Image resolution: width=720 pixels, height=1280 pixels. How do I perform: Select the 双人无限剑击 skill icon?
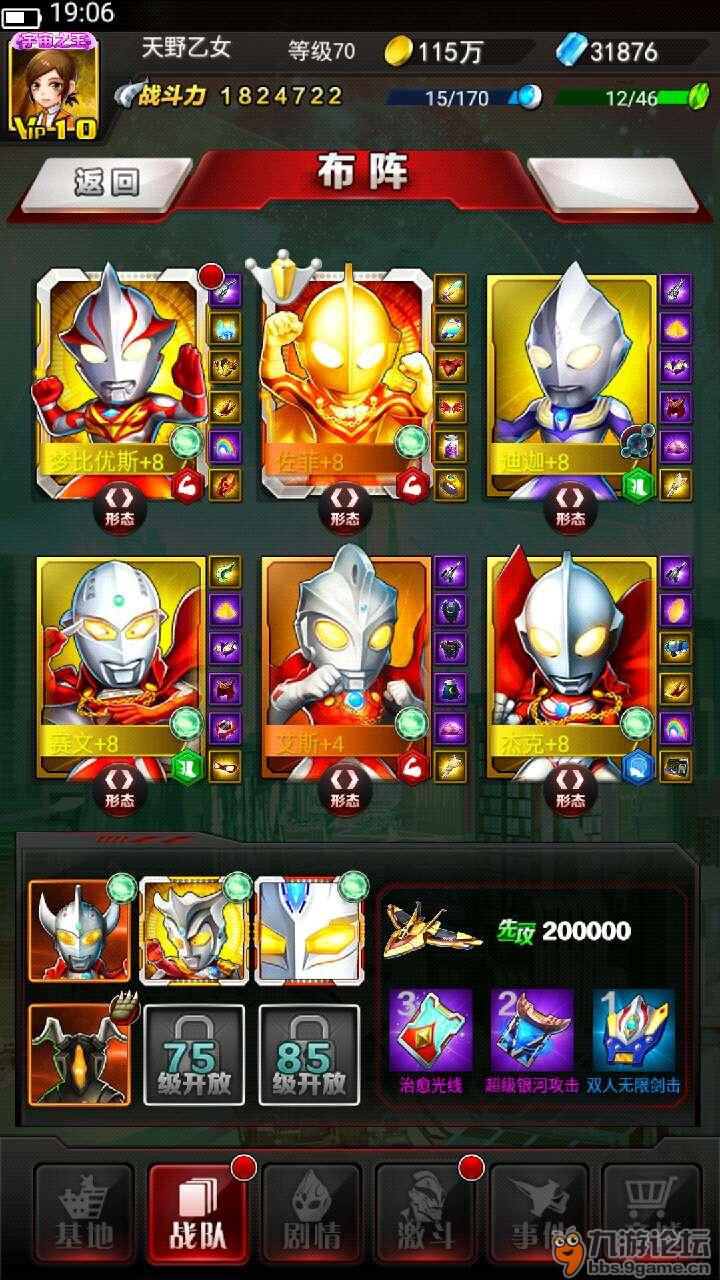634,1030
